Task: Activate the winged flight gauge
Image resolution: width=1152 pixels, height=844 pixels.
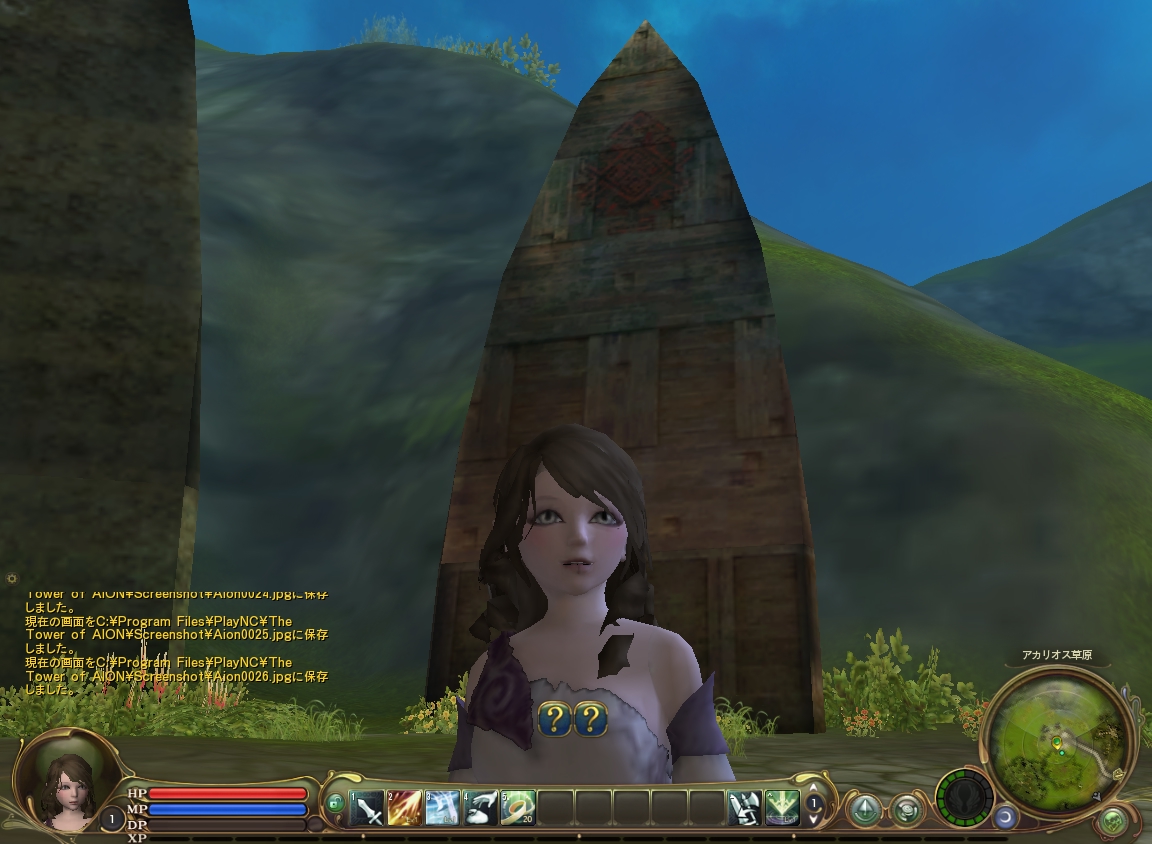Action: (x=964, y=798)
